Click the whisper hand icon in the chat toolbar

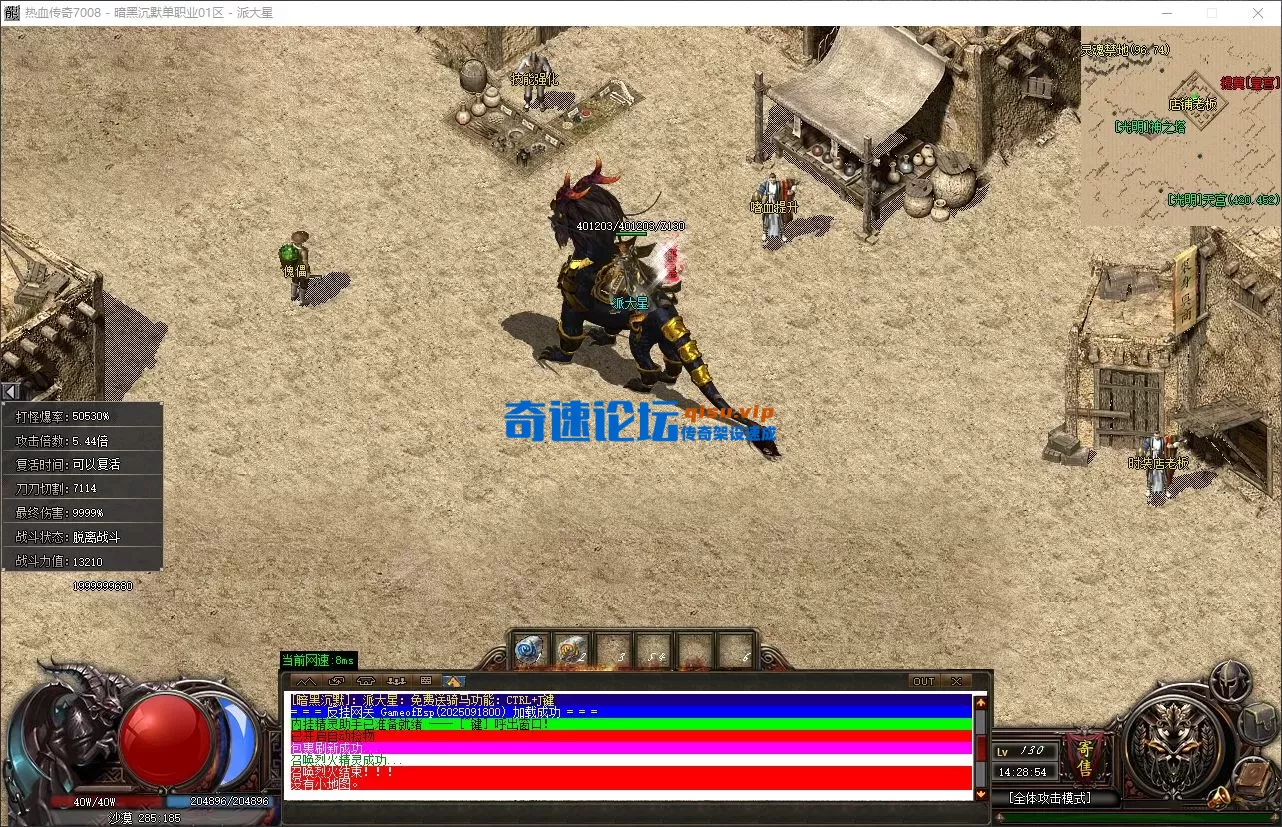click(x=337, y=681)
